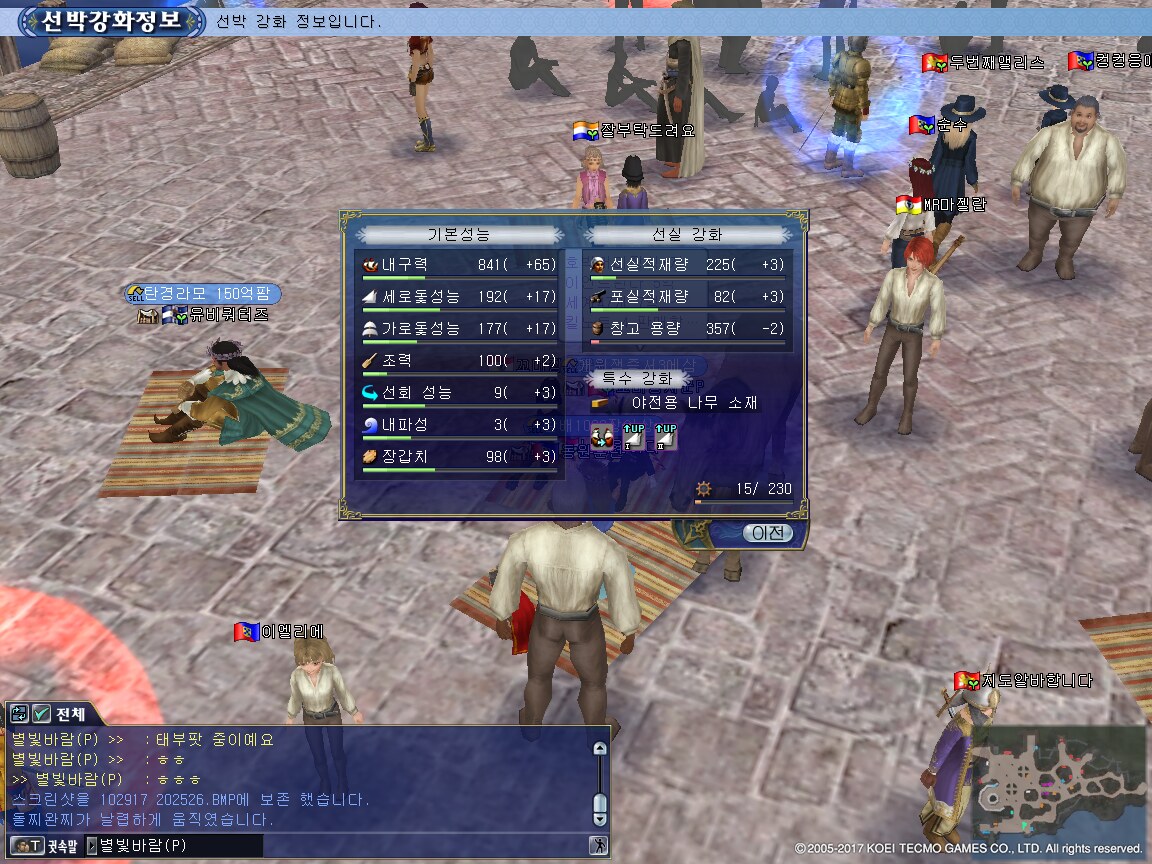Click the chat swap arrows icon
Image resolution: width=1152 pixels, height=864 pixels.
tap(19, 714)
